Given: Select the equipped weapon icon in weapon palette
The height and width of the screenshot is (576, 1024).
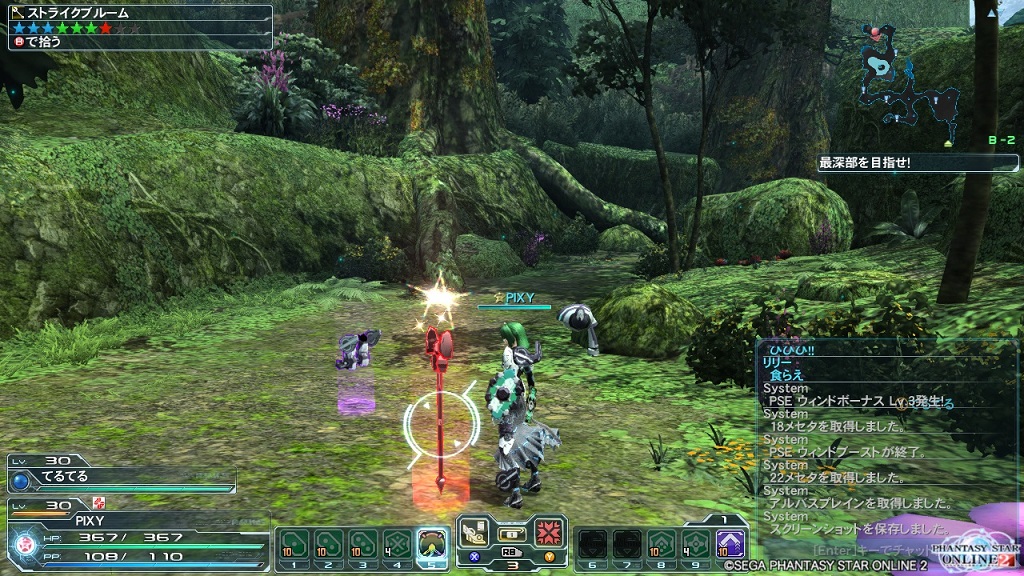Looking at the screenshot, I should pos(475,532).
